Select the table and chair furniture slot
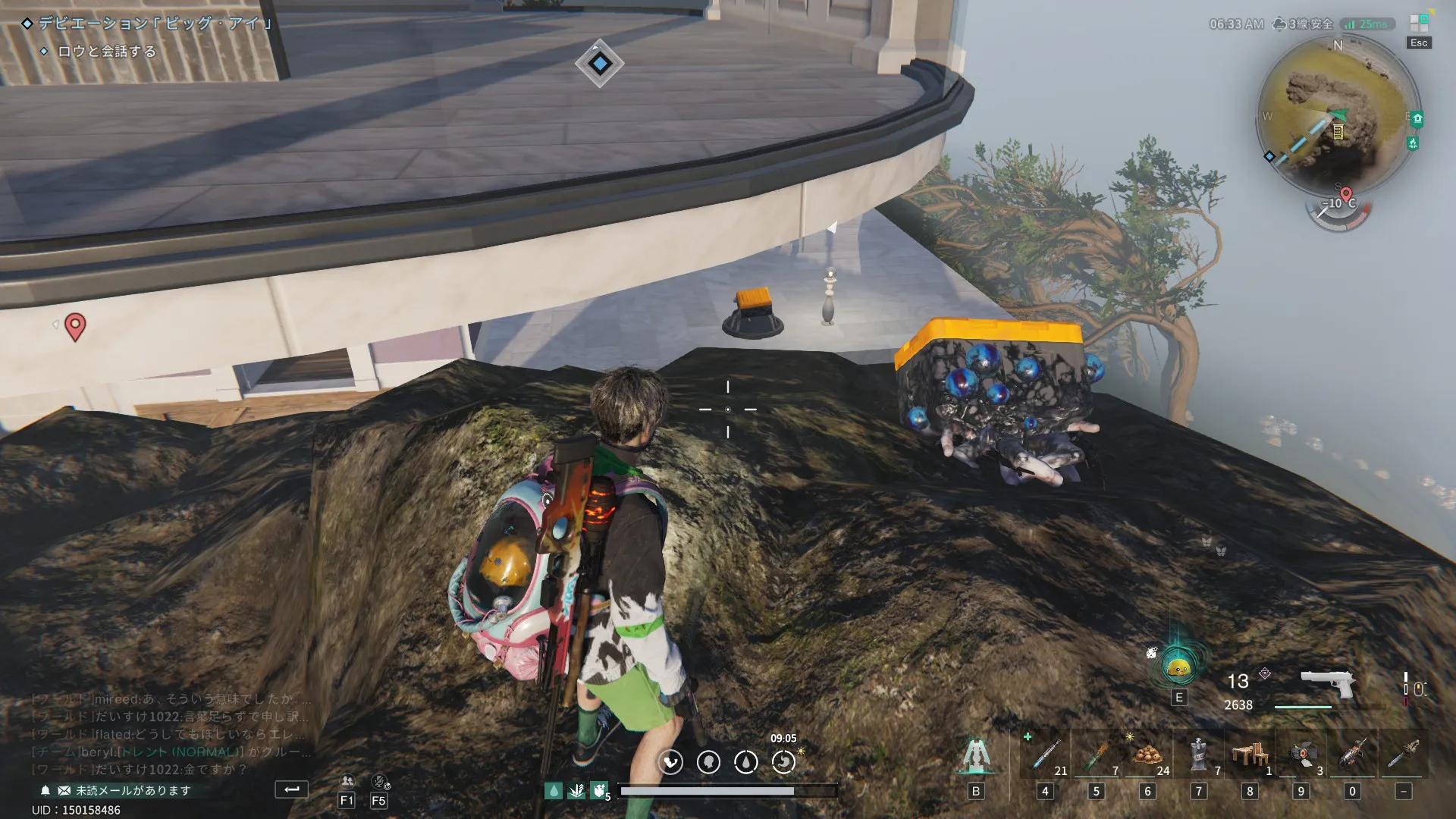The image size is (1456, 819). (x=1250, y=755)
